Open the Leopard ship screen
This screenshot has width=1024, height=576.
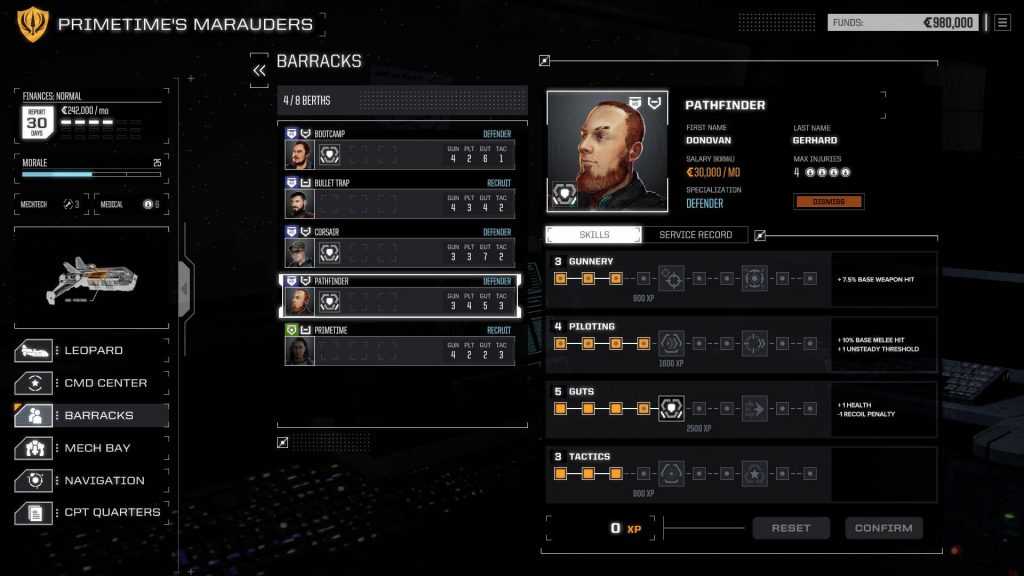(x=91, y=351)
